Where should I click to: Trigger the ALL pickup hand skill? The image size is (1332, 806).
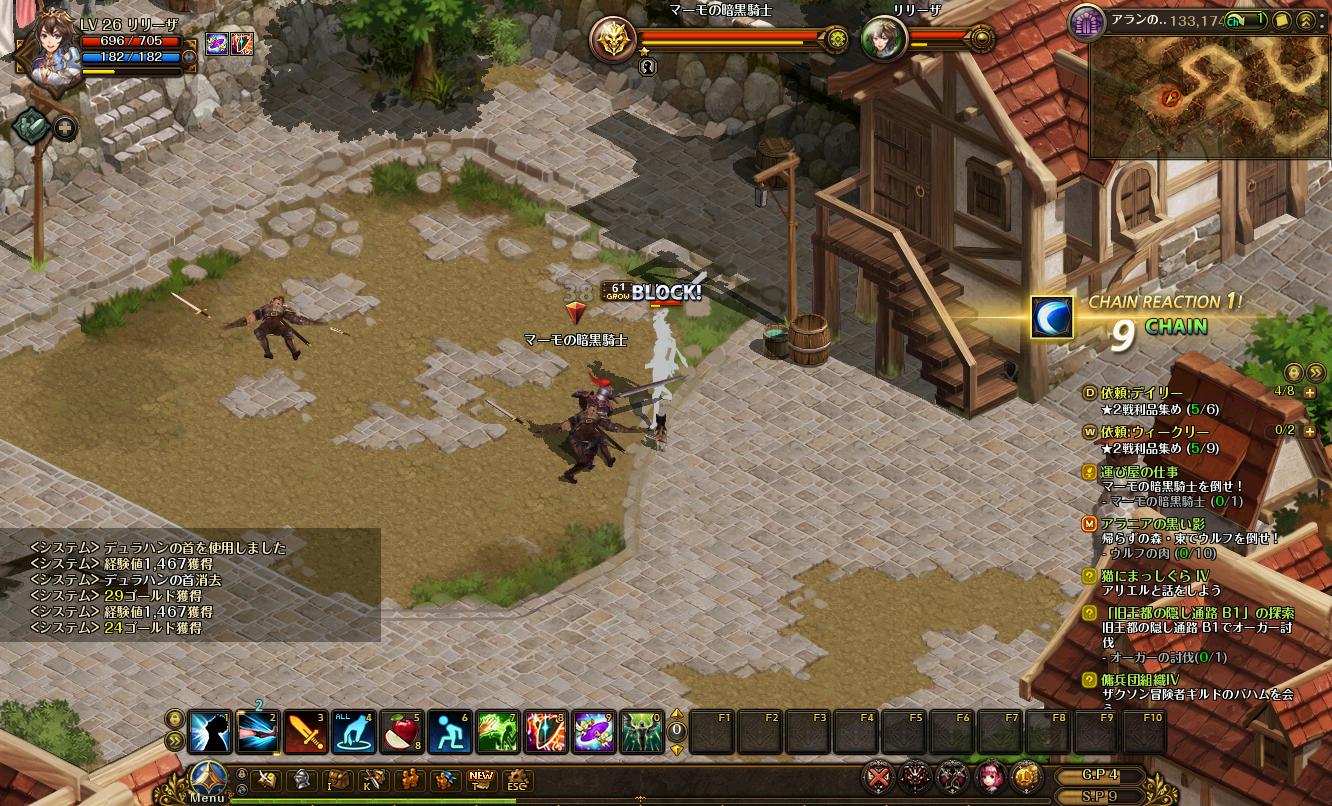[354, 732]
